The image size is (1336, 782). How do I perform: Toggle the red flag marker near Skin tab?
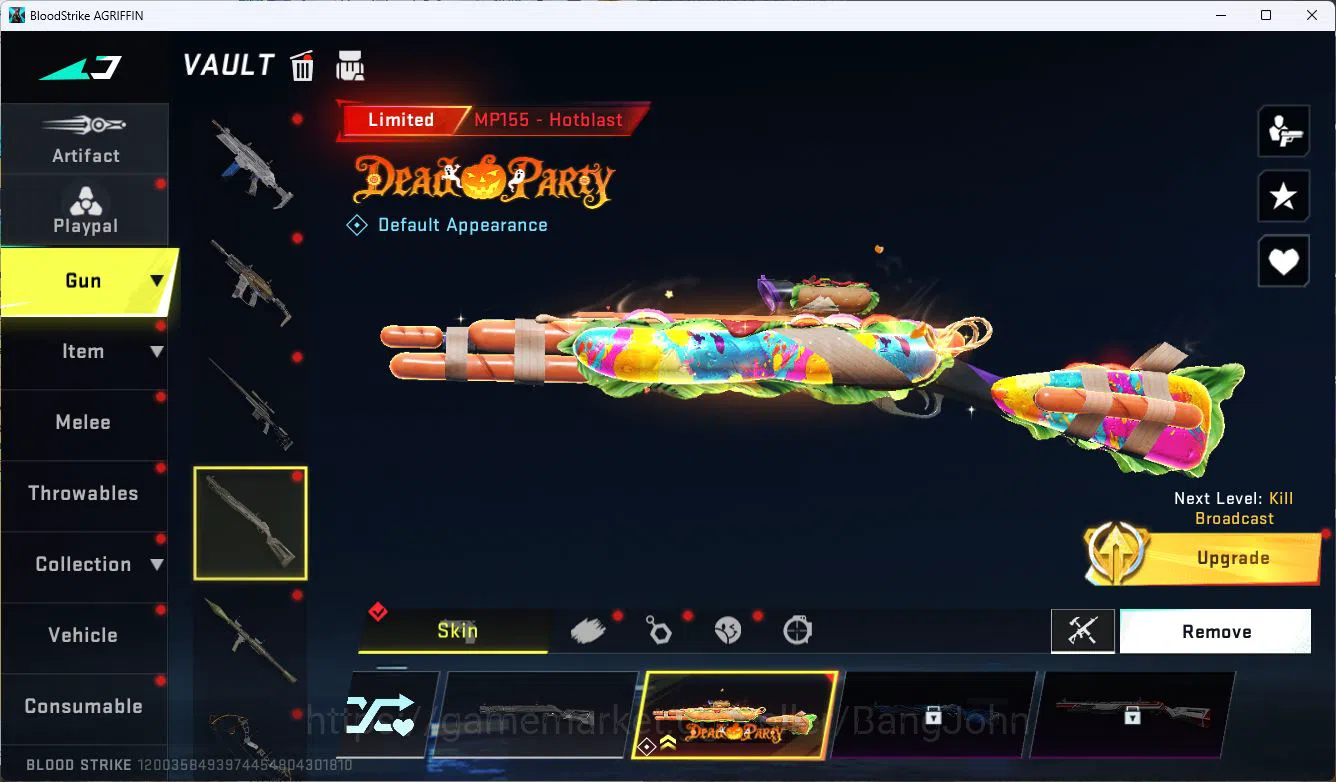click(378, 612)
